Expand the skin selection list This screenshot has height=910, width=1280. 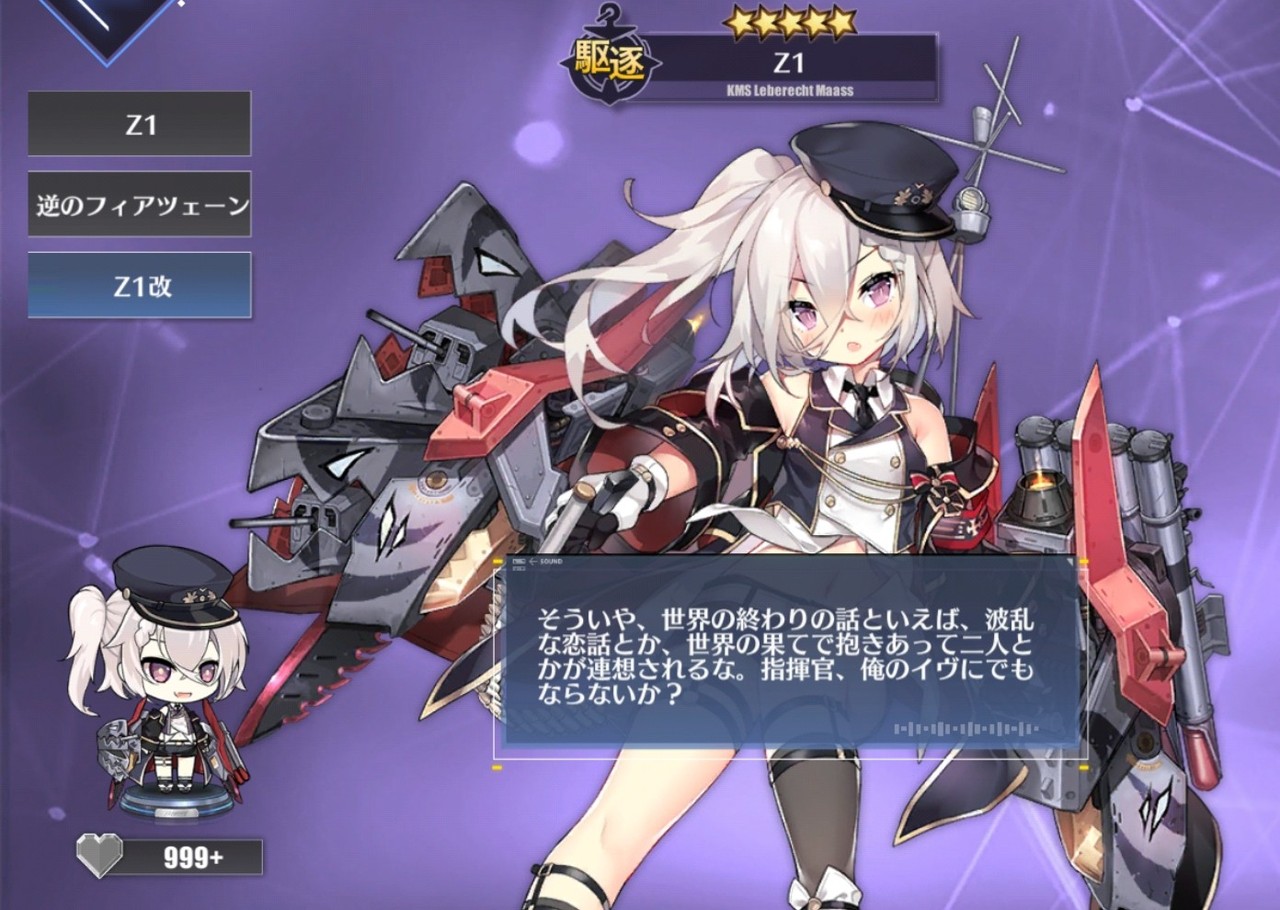[x=140, y=124]
